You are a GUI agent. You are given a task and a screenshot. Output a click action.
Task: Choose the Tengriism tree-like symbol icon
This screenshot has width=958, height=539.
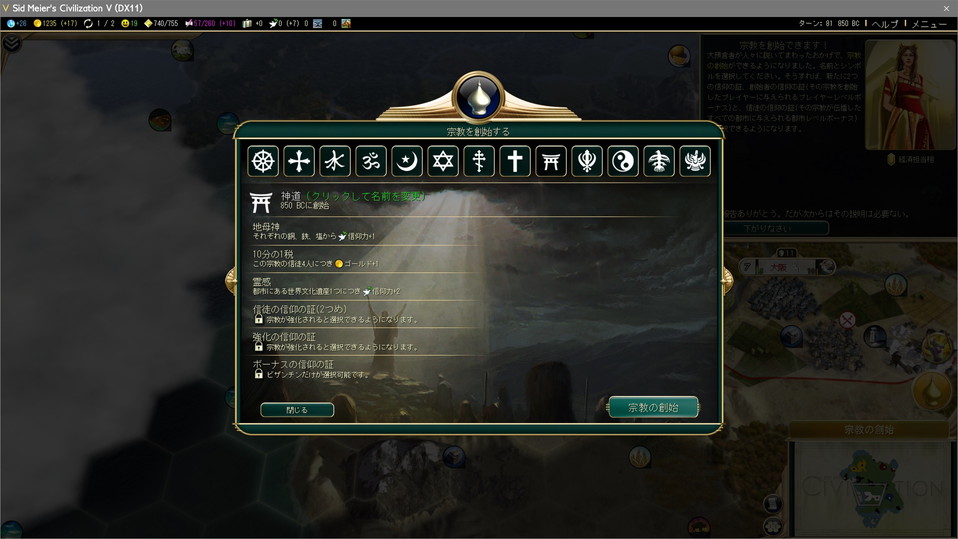[659, 161]
